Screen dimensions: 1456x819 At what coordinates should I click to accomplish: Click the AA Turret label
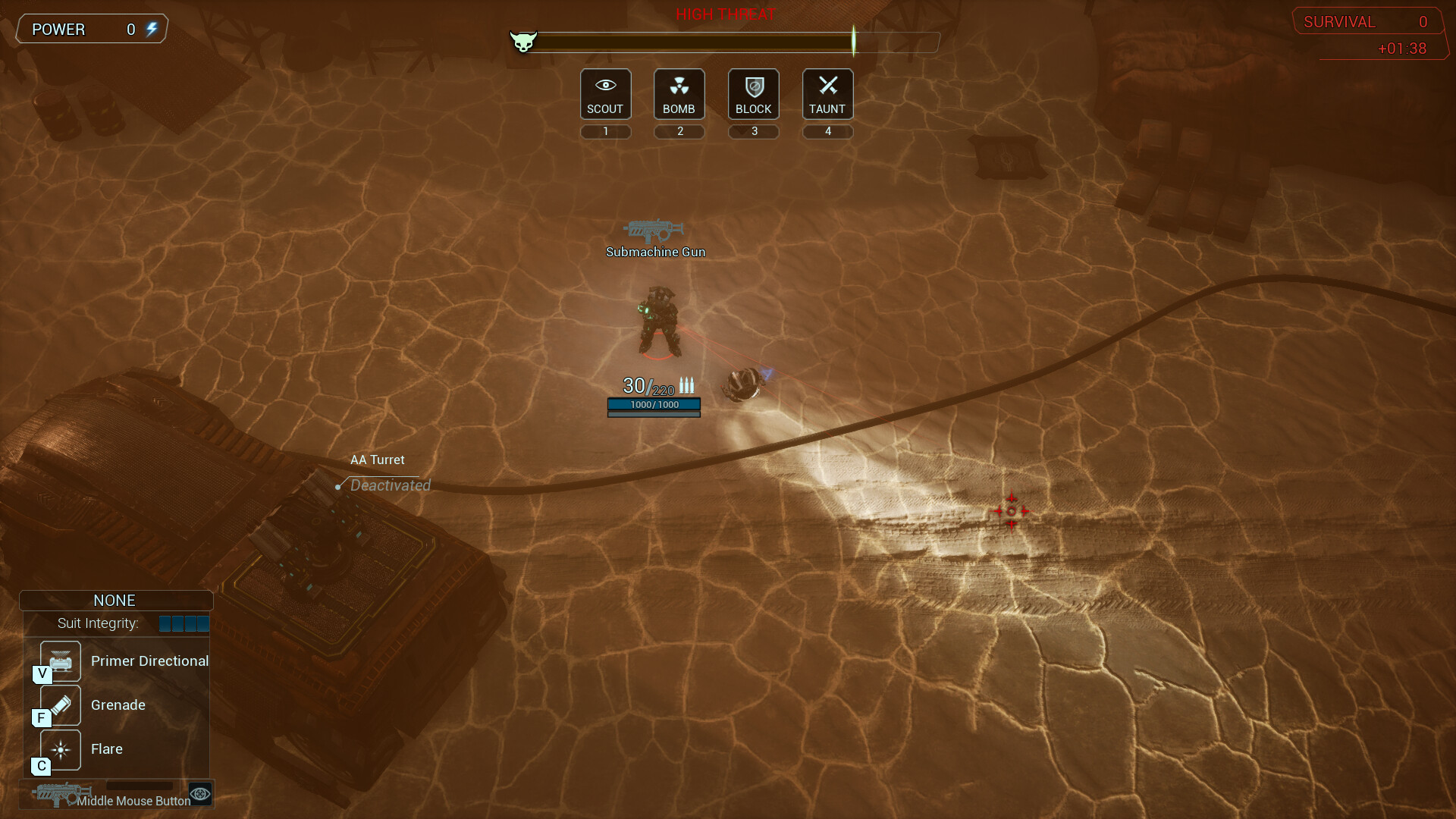pos(377,460)
